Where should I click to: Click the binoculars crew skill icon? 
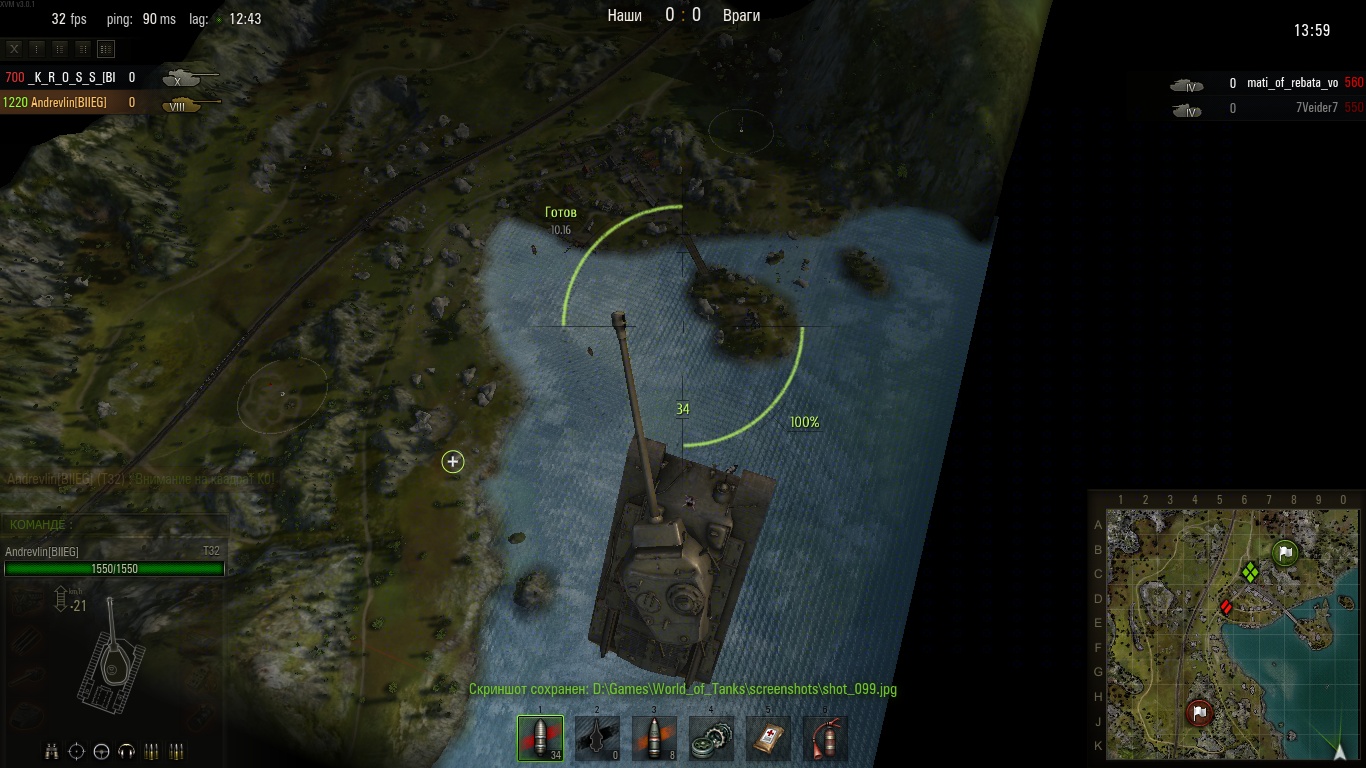[51, 751]
